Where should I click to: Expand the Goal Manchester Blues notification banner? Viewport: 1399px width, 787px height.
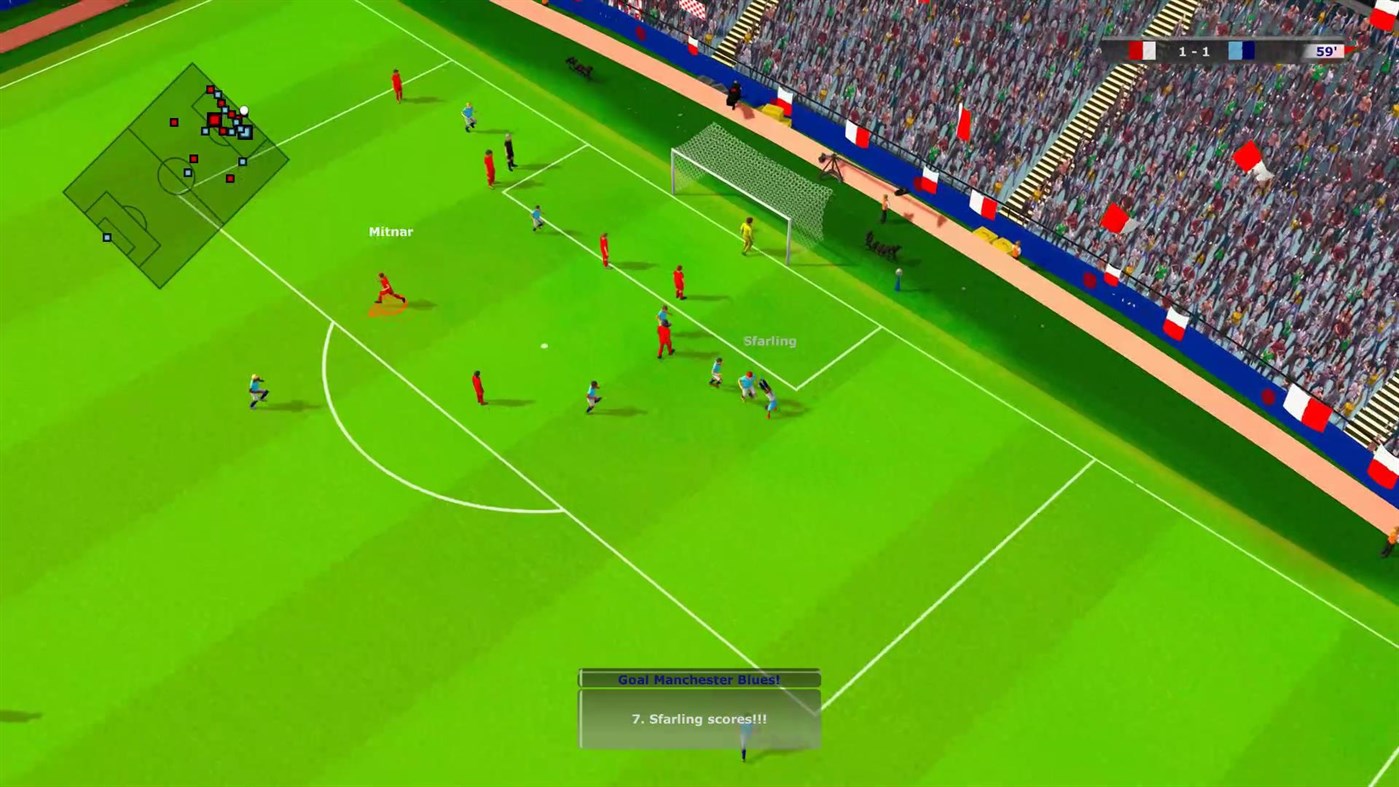tap(697, 678)
